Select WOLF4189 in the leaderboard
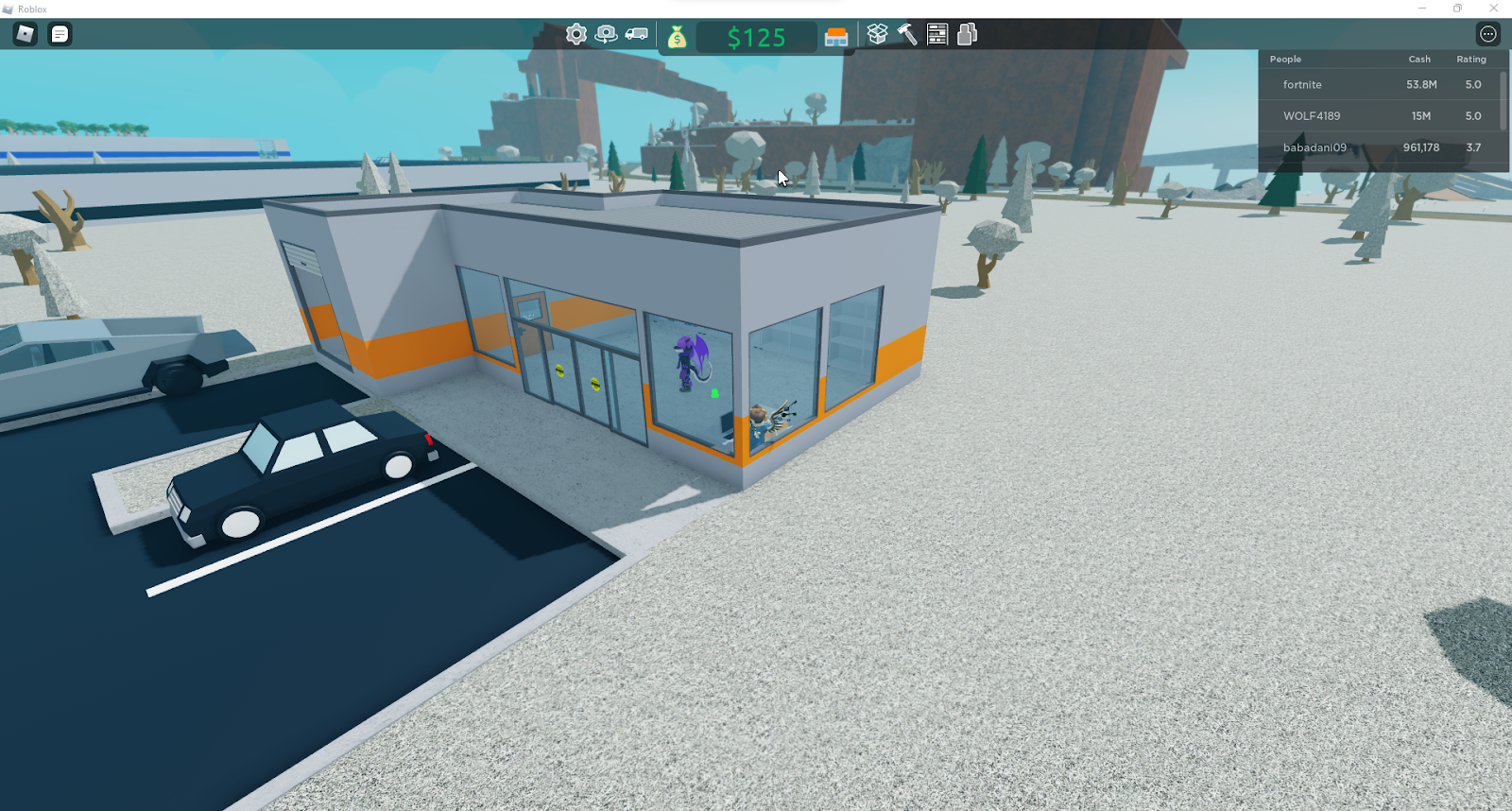The image size is (1512, 811). (x=1314, y=115)
